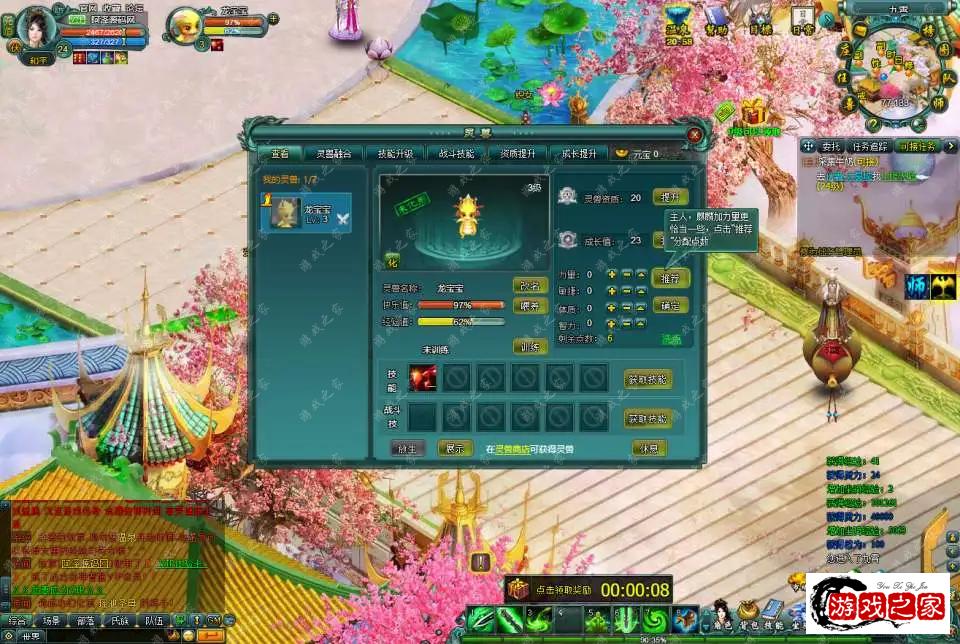Click 推荐 to auto-assign points
The width and height of the screenshot is (960, 644).
pyautogui.click(x=670, y=277)
